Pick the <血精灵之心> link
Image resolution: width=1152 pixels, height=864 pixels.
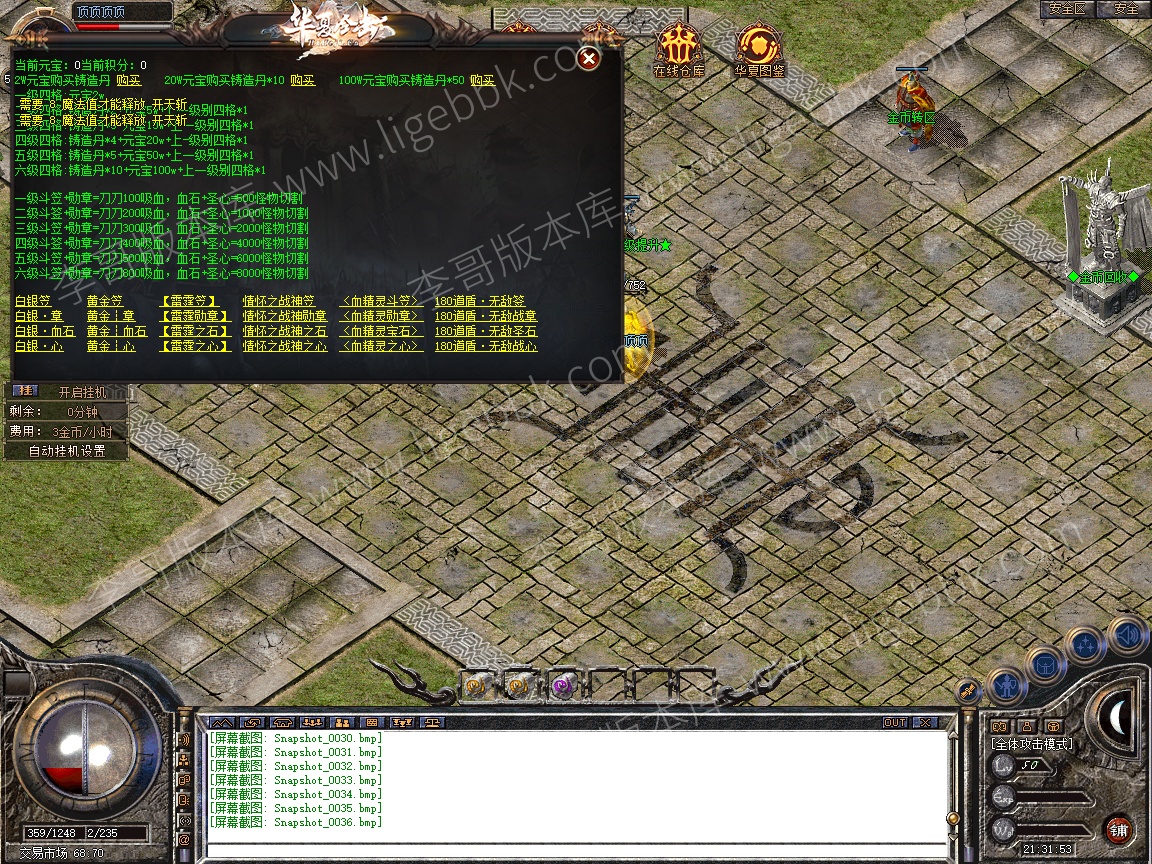click(x=381, y=346)
